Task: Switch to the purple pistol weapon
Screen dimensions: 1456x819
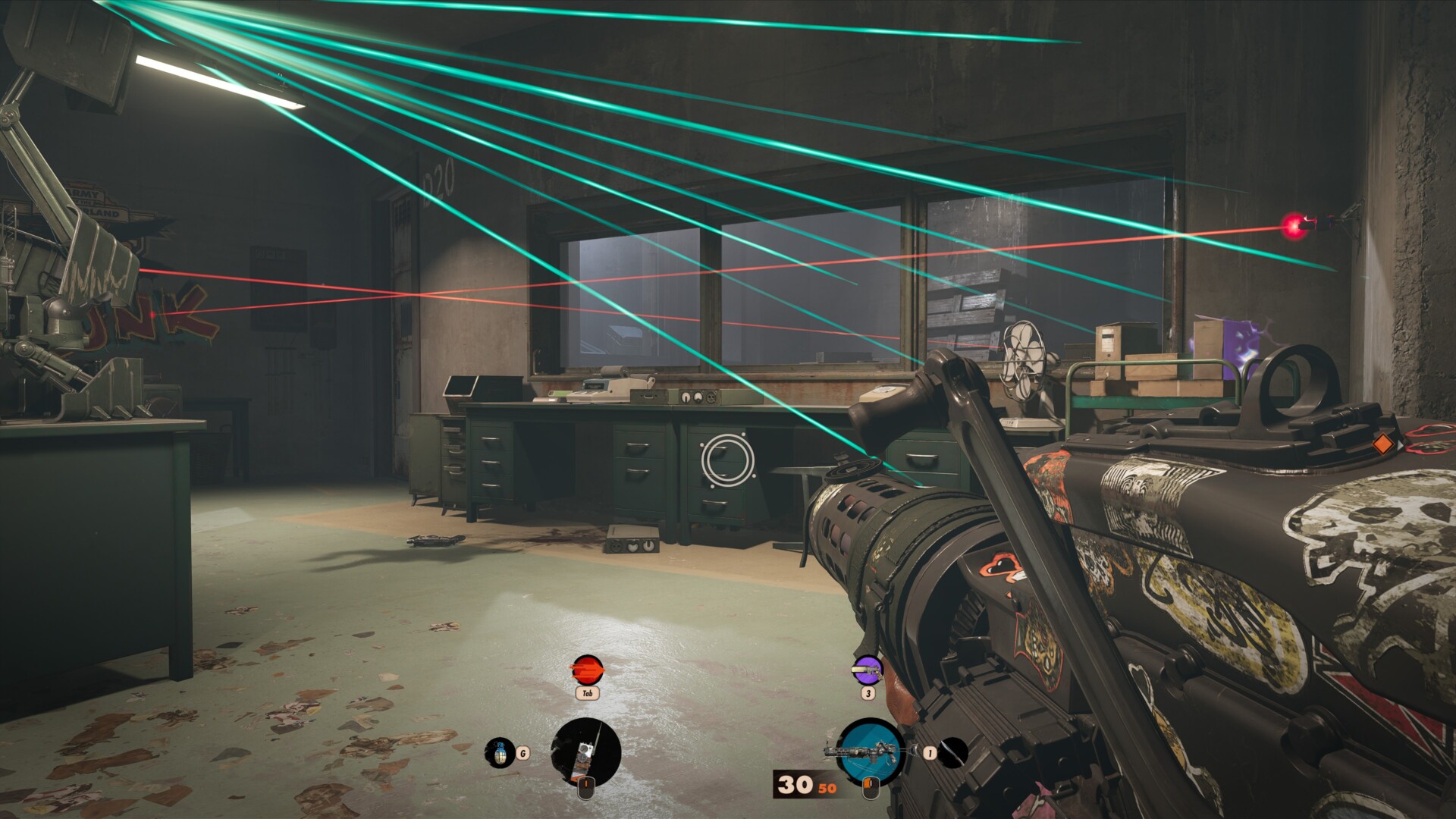Action: 868,670
